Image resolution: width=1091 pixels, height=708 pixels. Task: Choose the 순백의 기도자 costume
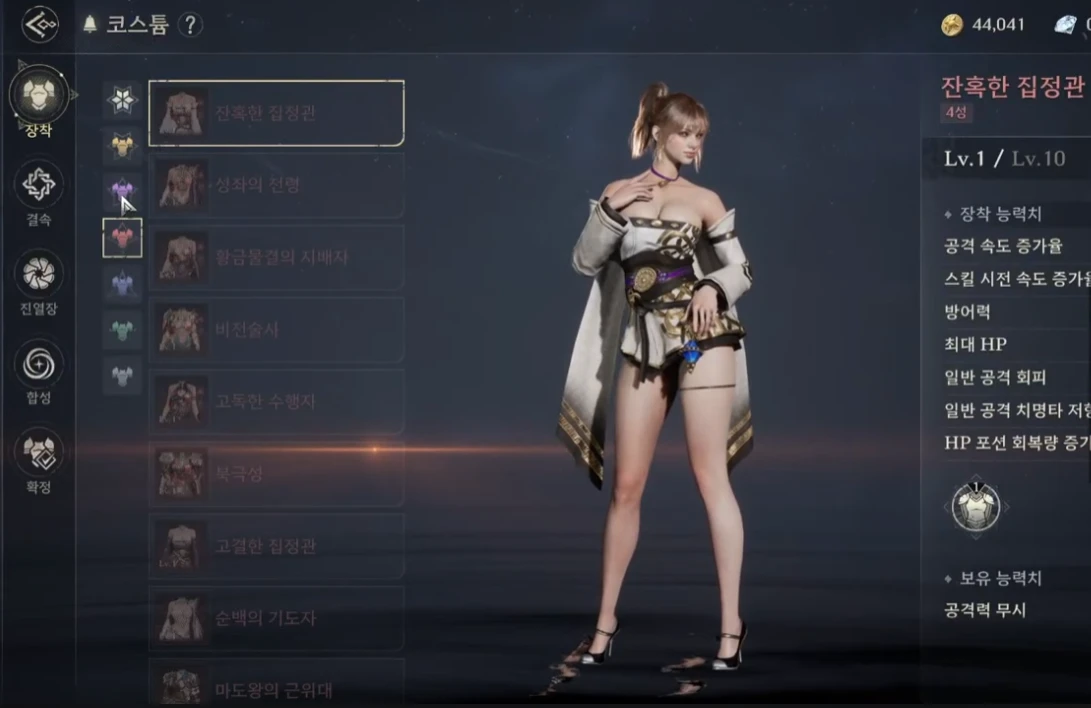tap(276, 618)
